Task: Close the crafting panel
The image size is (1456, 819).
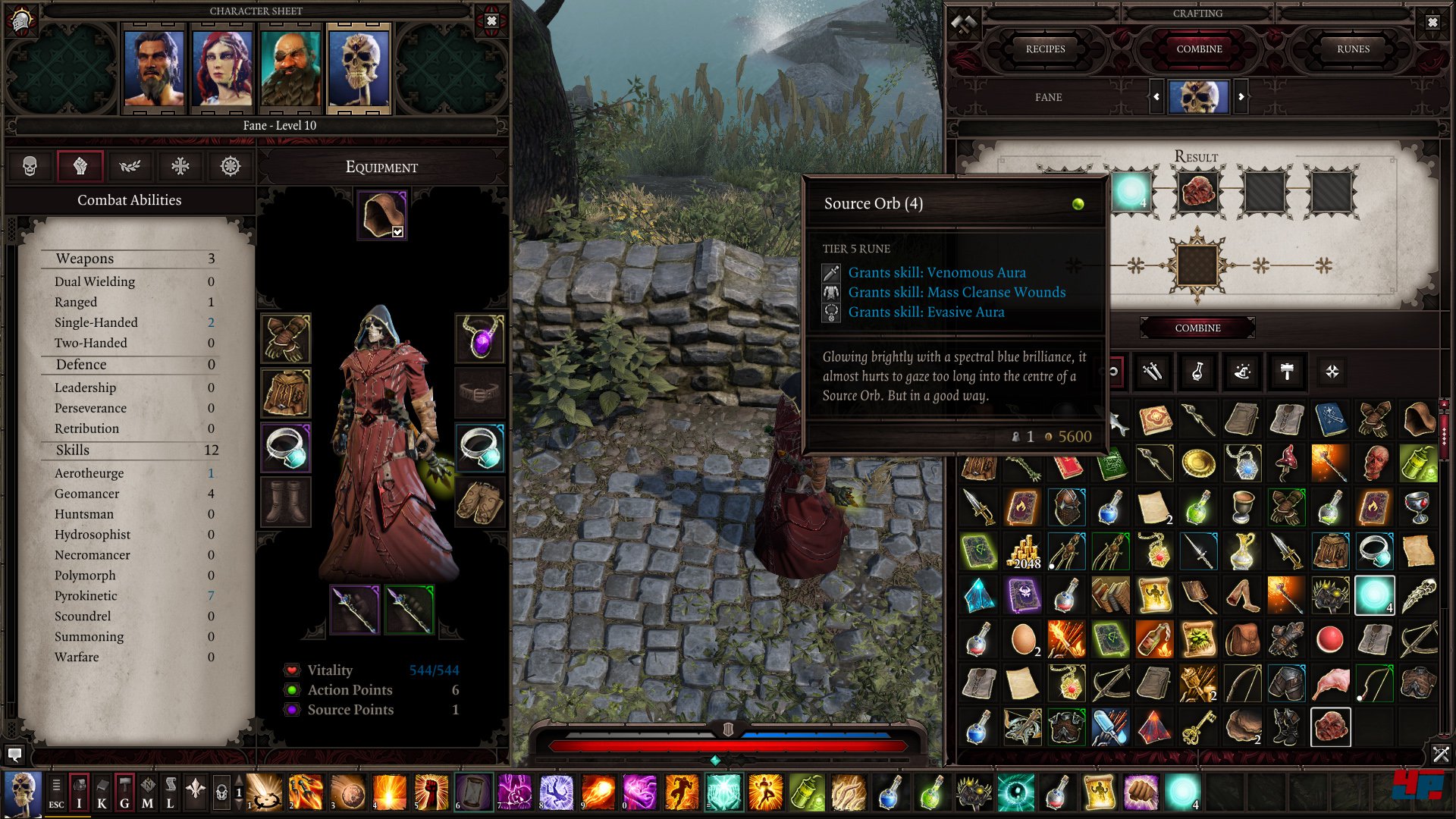Action: coord(1432,23)
